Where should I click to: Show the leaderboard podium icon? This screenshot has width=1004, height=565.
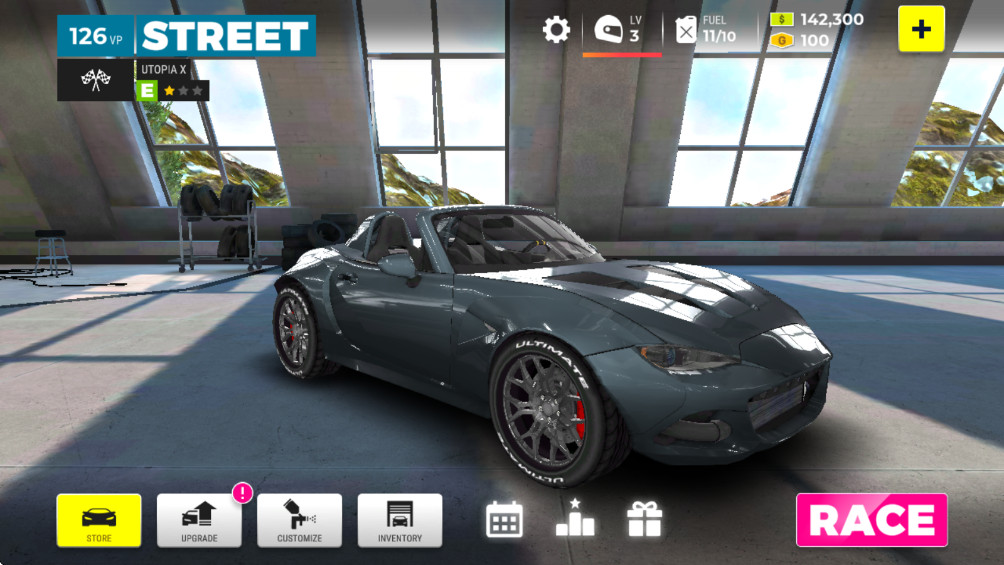pyautogui.click(x=575, y=518)
